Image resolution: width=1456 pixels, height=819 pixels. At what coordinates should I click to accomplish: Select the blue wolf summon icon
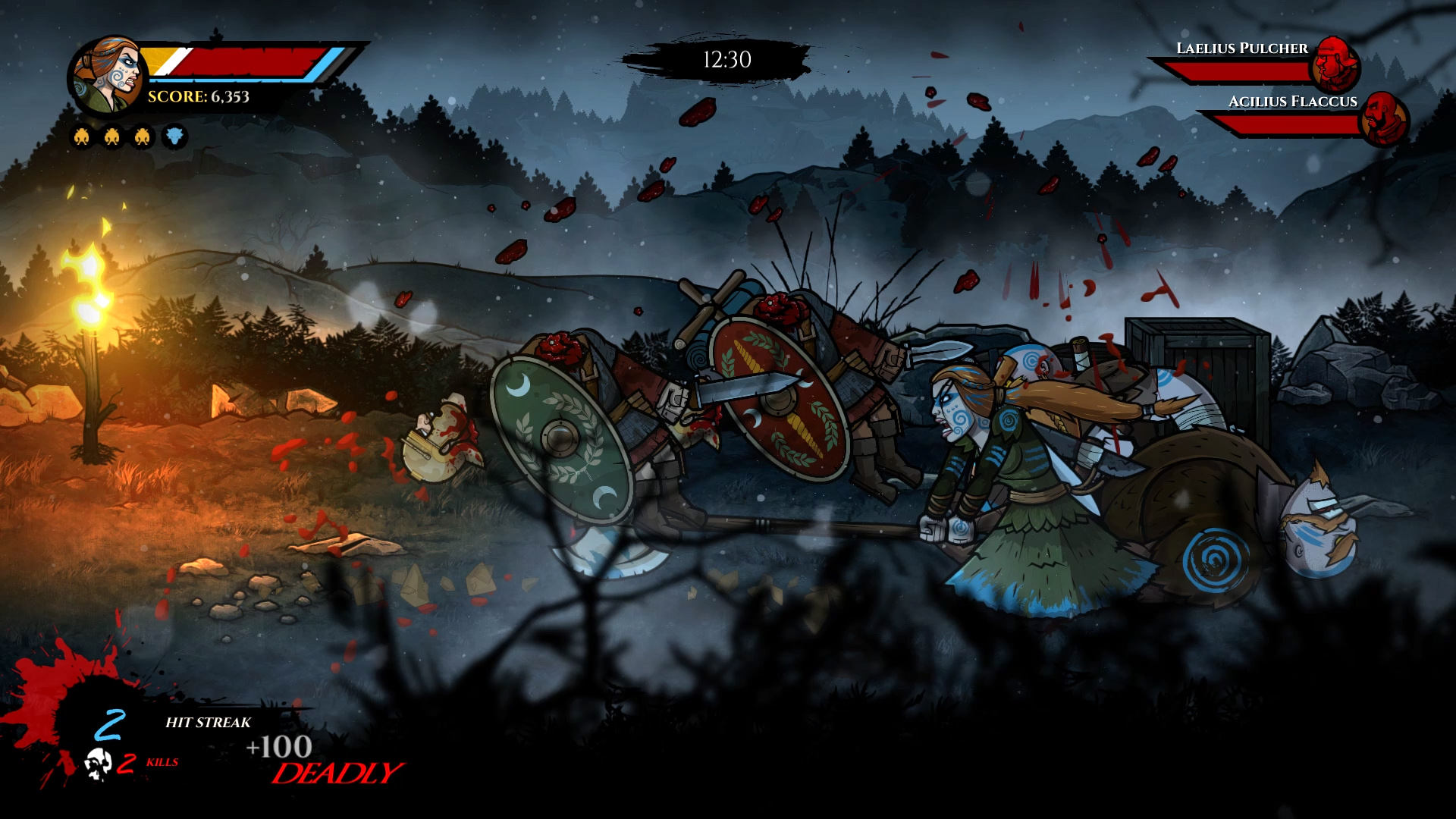tap(173, 138)
